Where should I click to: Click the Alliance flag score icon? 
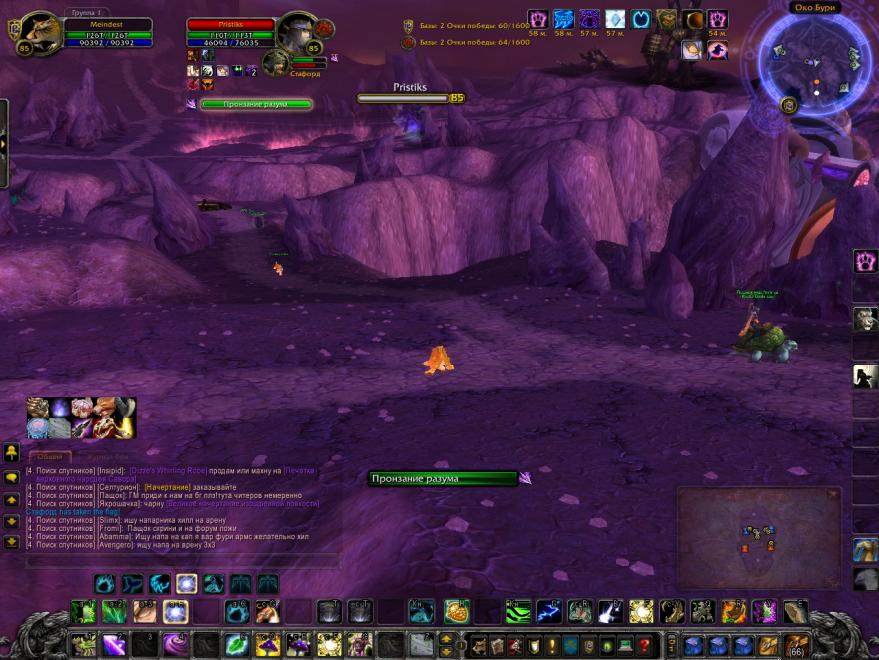pyautogui.click(x=408, y=26)
